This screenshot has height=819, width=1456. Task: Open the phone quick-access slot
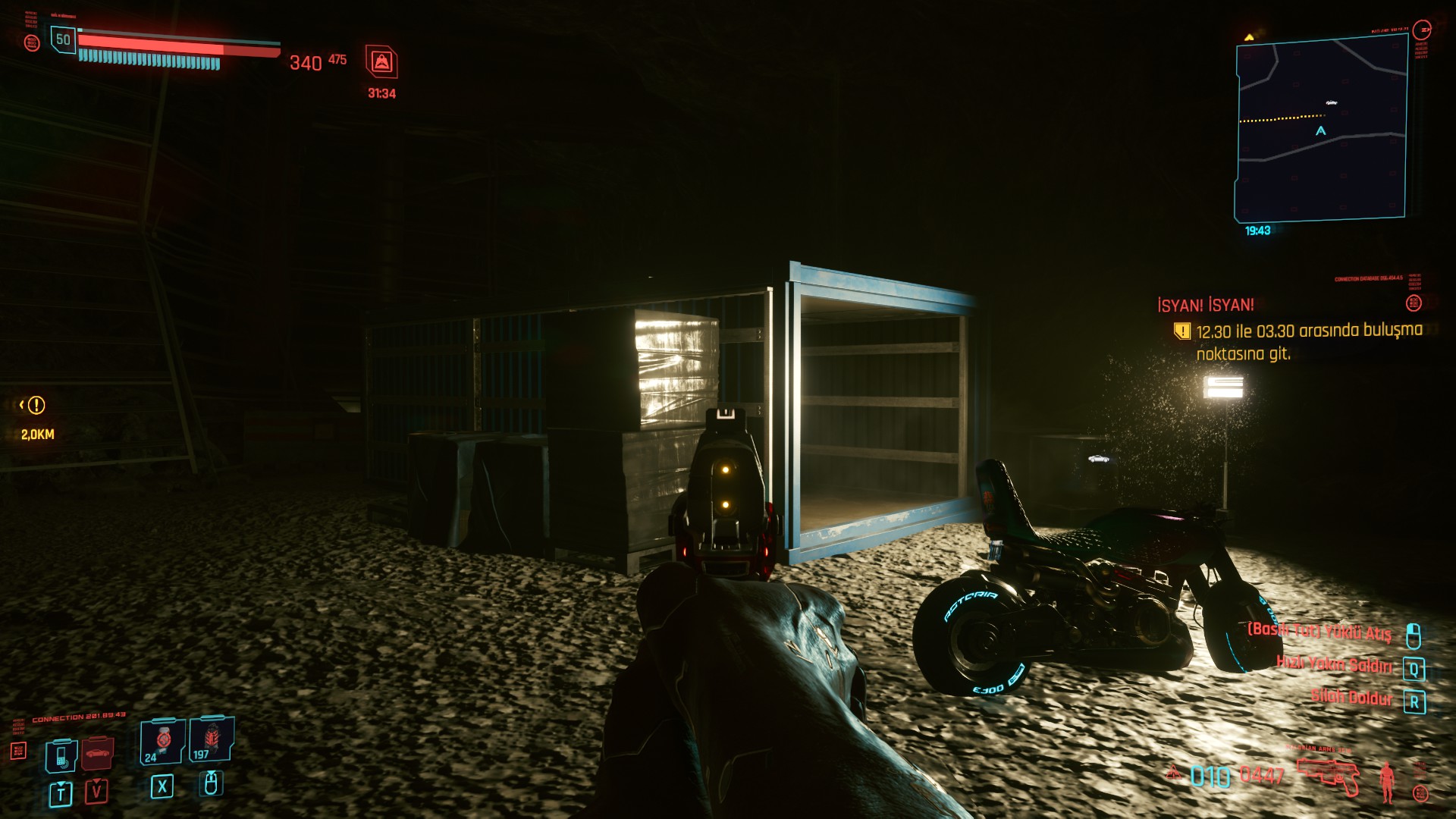61,755
